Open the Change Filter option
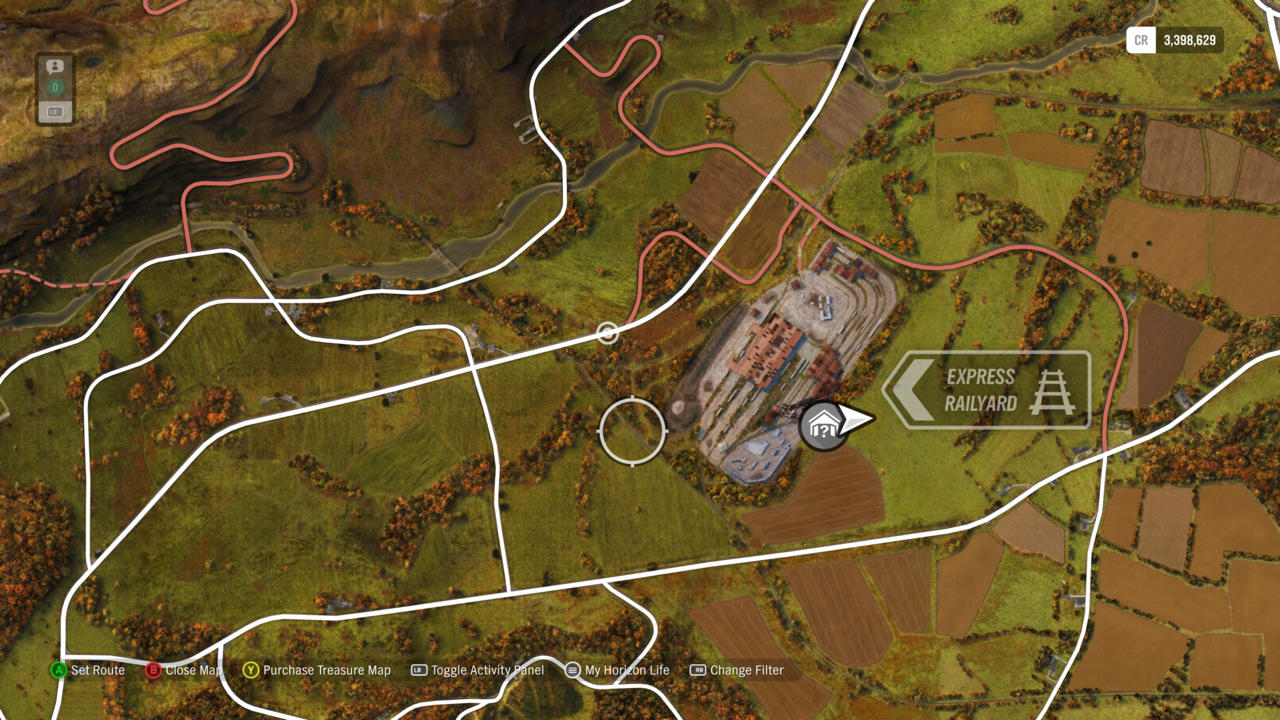This screenshot has height=720, width=1280. tap(737, 670)
